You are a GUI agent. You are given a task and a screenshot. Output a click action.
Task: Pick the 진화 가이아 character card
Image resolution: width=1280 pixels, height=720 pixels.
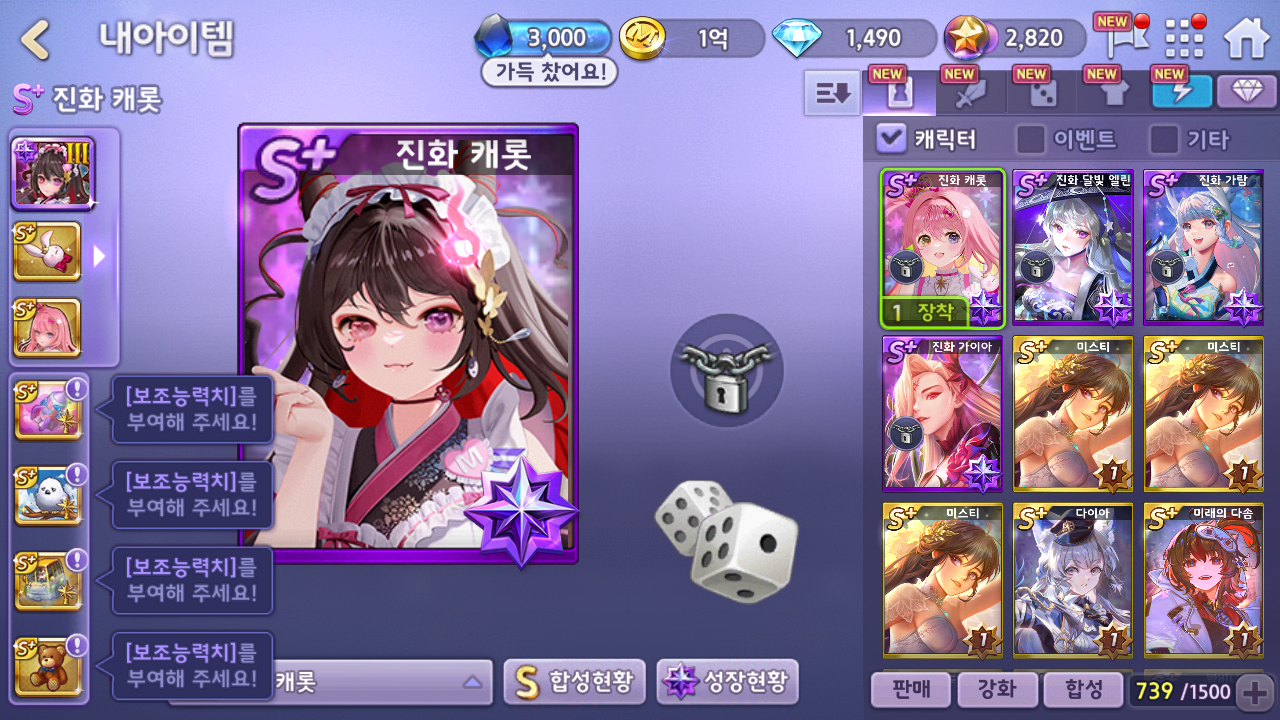pyautogui.click(x=942, y=414)
